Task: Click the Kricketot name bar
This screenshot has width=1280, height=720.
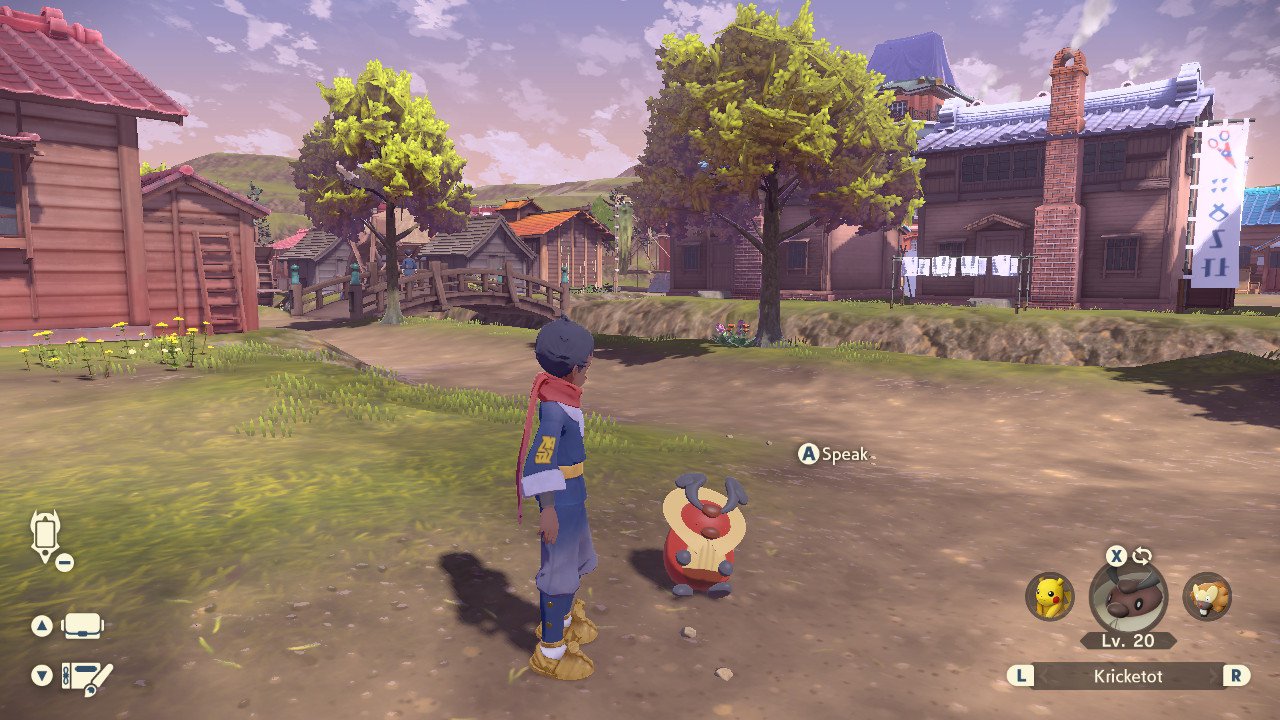Action: click(x=1128, y=676)
